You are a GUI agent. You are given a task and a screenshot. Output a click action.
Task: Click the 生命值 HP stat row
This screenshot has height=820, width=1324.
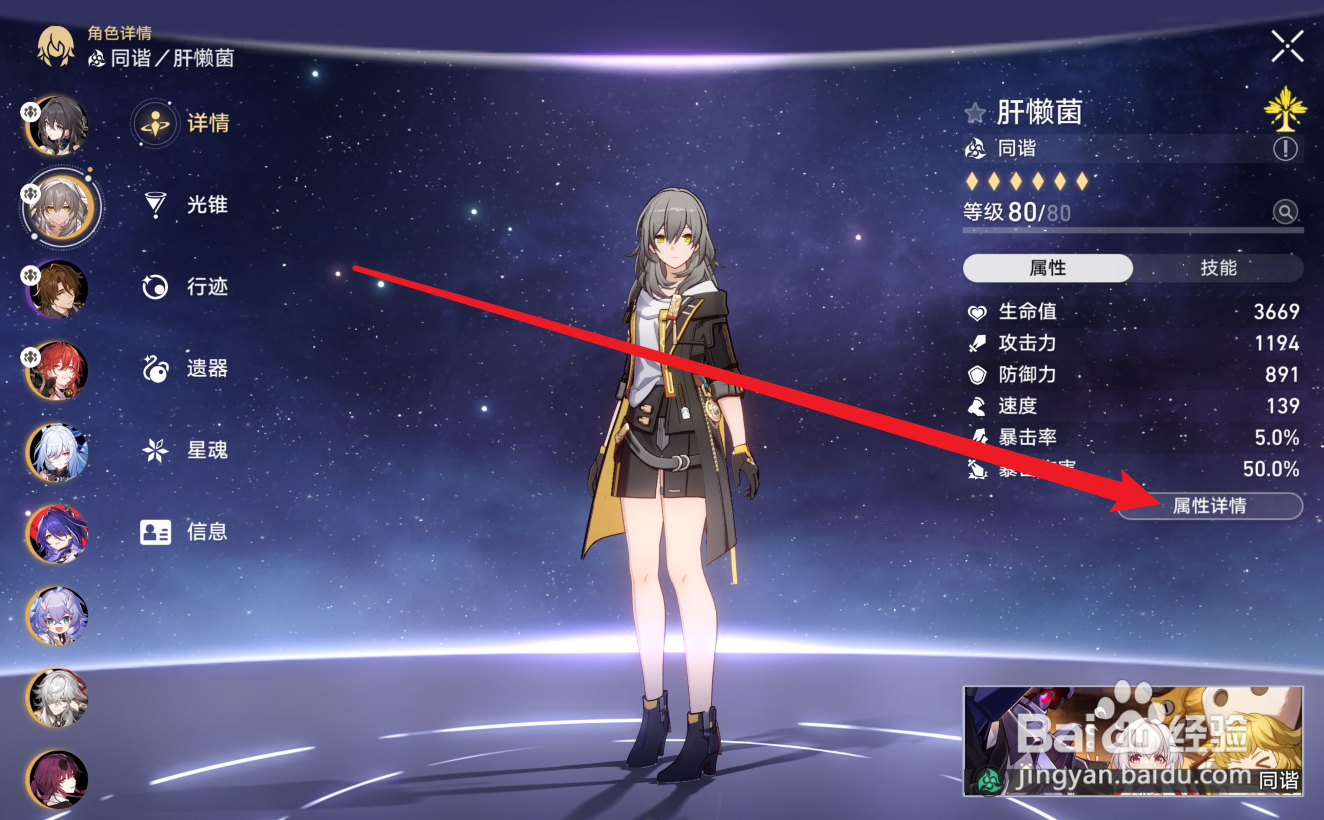pyautogui.click(x=1130, y=311)
